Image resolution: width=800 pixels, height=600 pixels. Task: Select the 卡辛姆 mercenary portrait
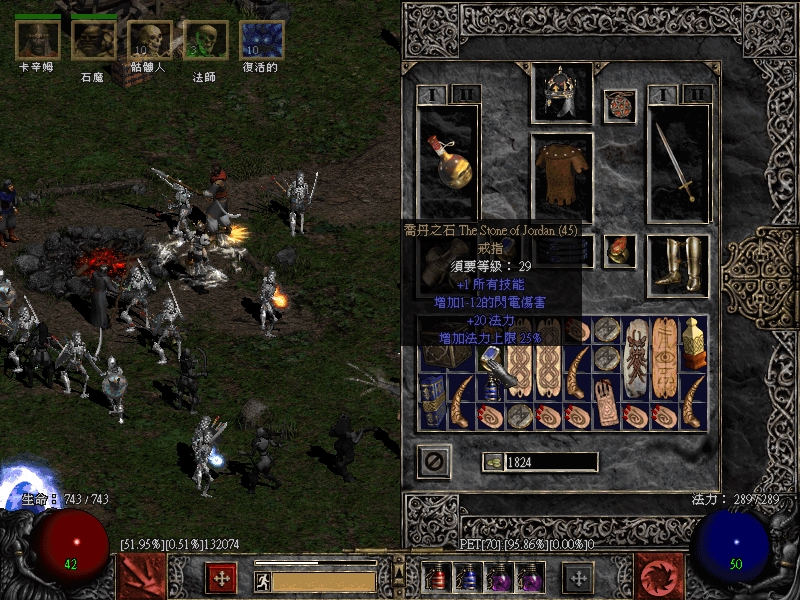(x=38, y=40)
